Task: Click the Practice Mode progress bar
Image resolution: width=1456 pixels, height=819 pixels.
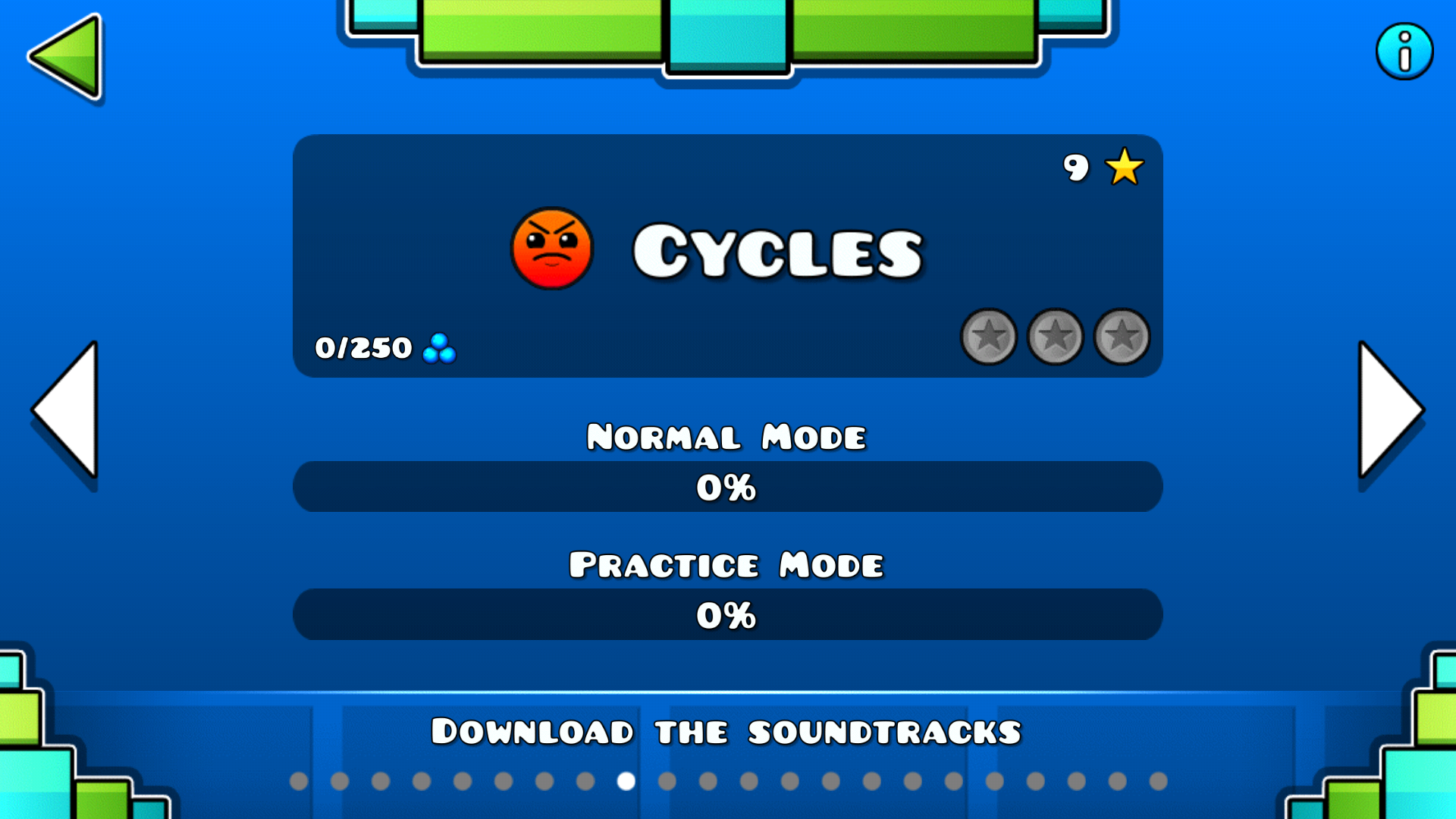Action: click(x=726, y=614)
